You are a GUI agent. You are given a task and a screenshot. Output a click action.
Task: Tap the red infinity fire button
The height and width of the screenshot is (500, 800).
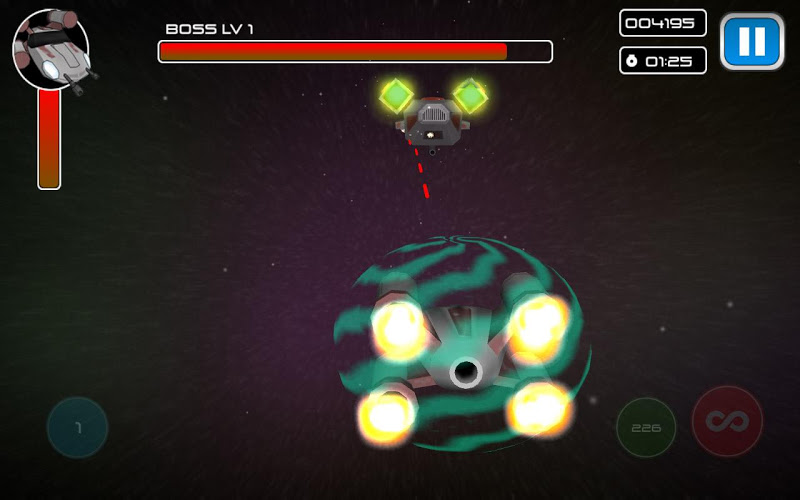point(727,422)
